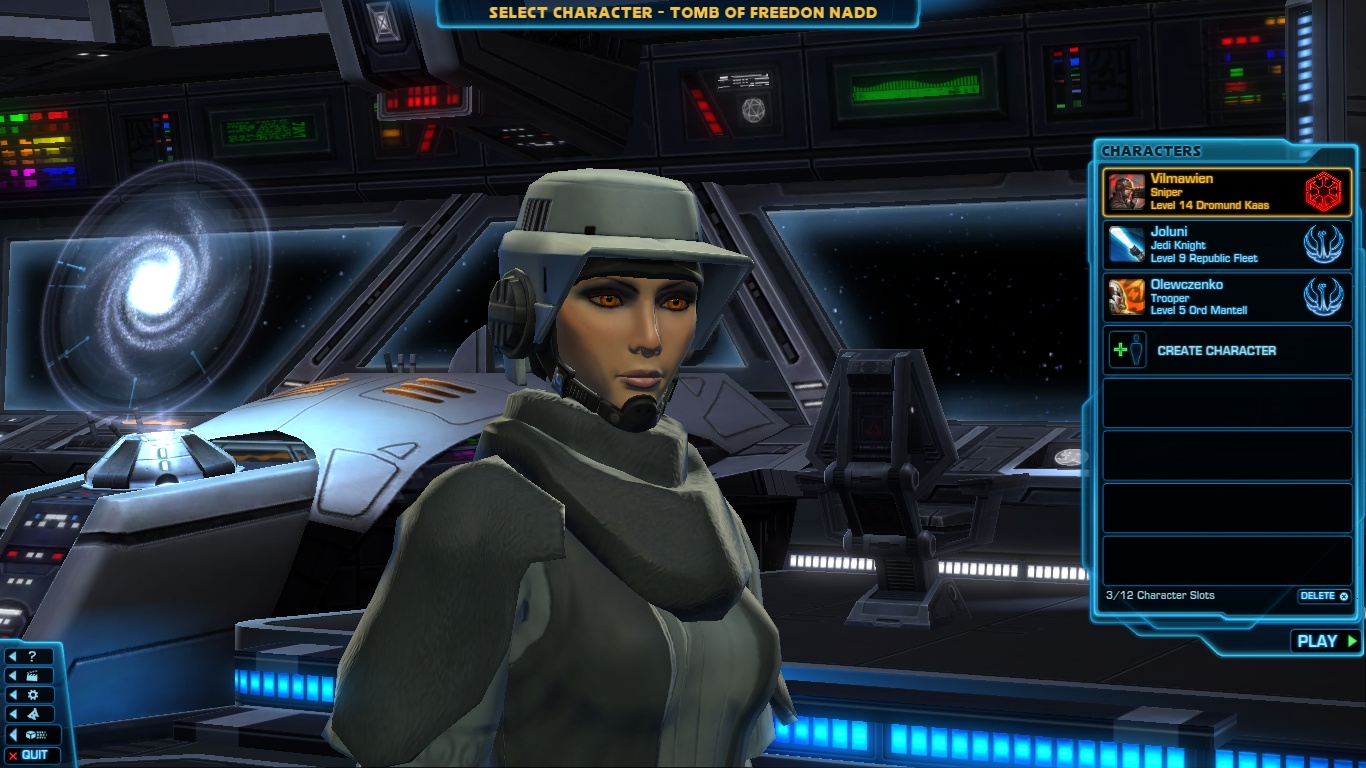Choose Joluni the Jedi Knight
Viewport: 1366px width, 768px height.
point(1226,245)
